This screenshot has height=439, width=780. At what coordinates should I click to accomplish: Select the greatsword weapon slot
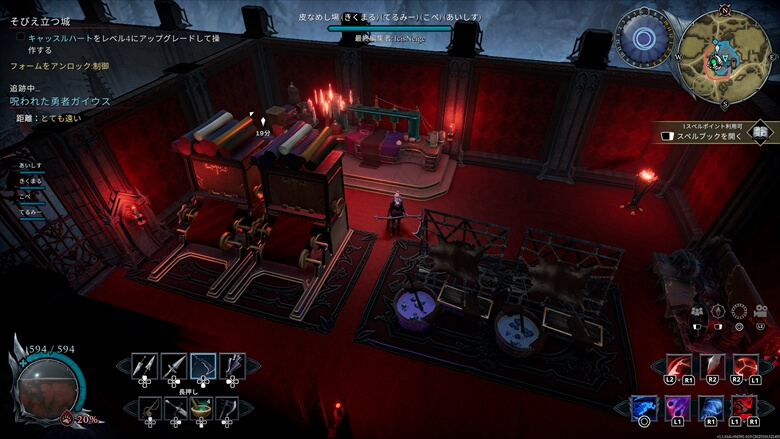click(x=176, y=408)
